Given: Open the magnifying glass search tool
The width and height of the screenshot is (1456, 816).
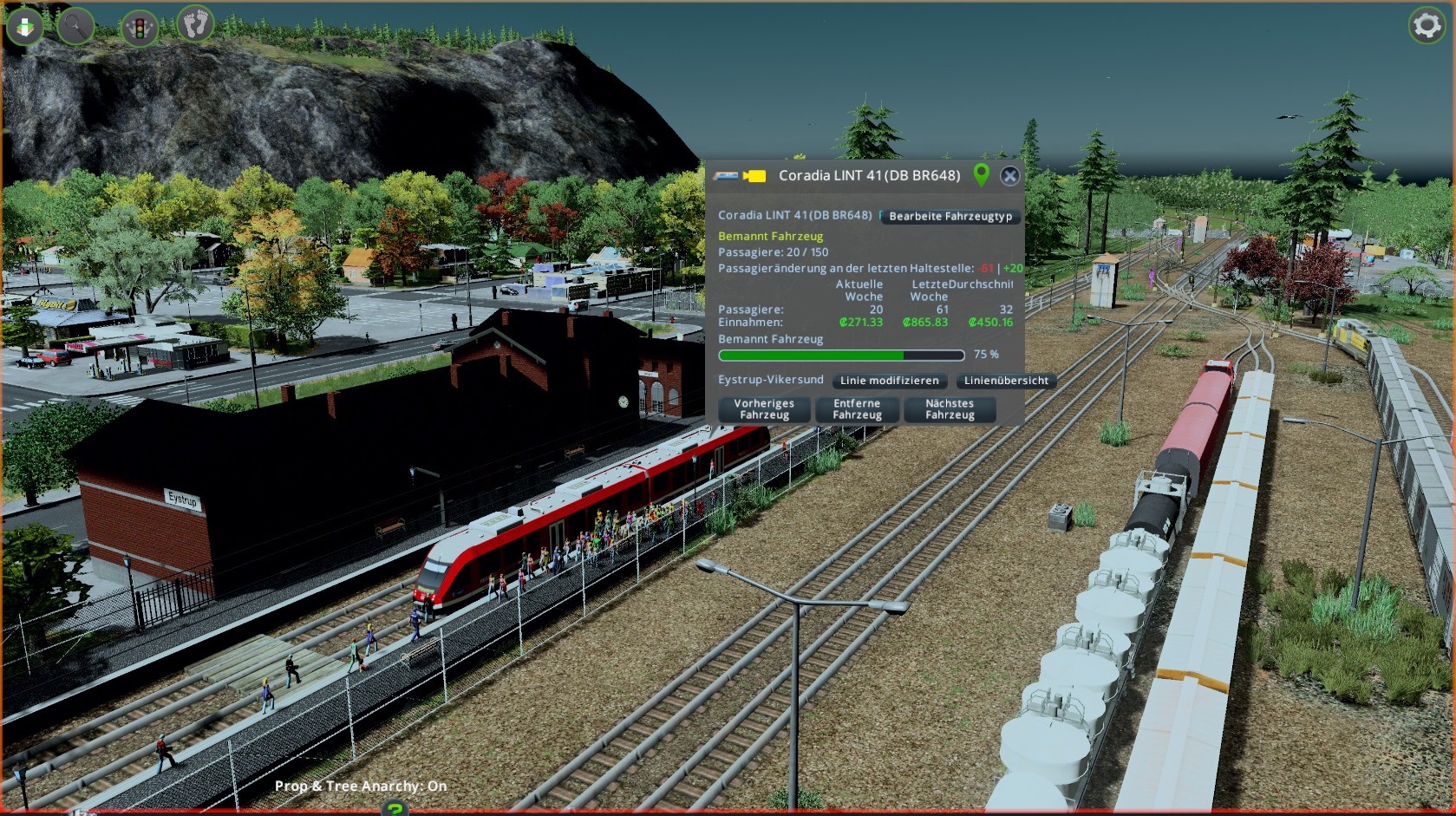Looking at the screenshot, I should point(75,26).
